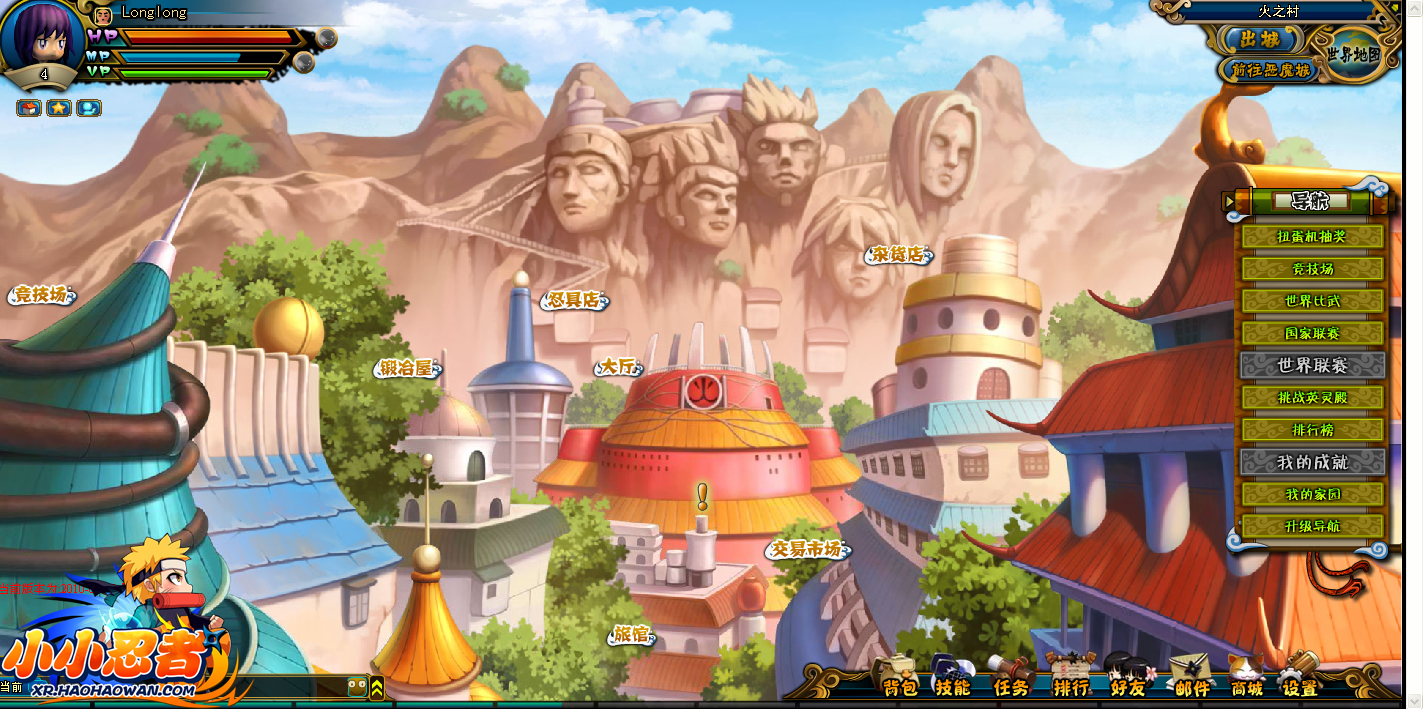1423x709 pixels.
Task: Enter the 忍具店 ninja tool shop label
Action: coord(574,299)
